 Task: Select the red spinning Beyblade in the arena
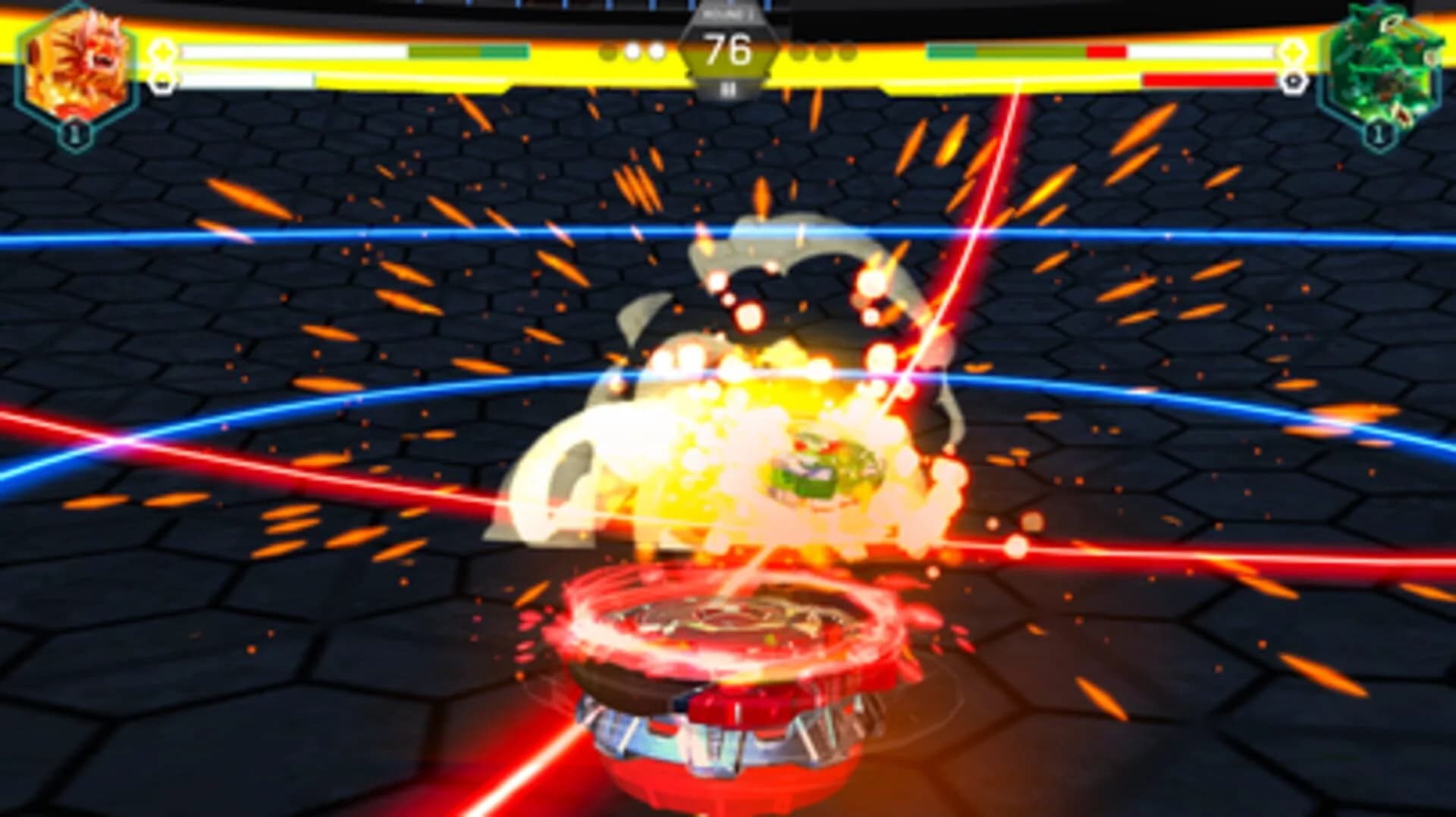[728, 667]
